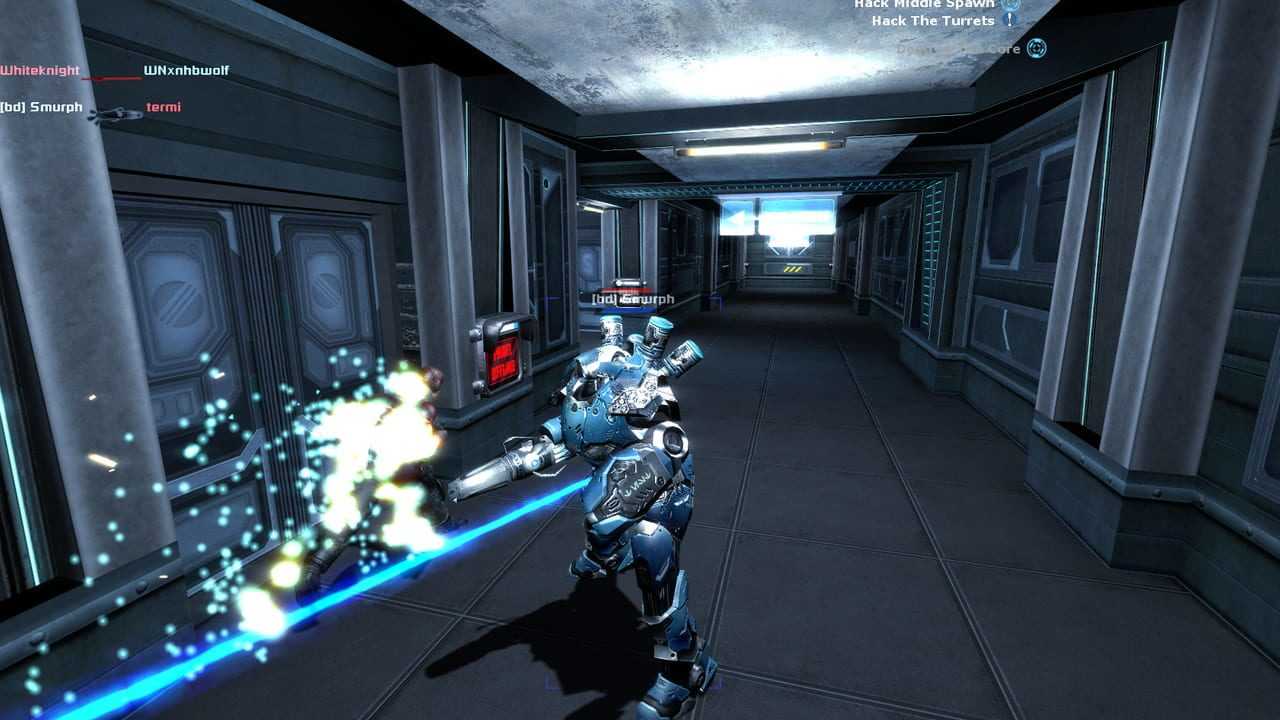Click the Whiteknight kill feed entry

(39, 71)
